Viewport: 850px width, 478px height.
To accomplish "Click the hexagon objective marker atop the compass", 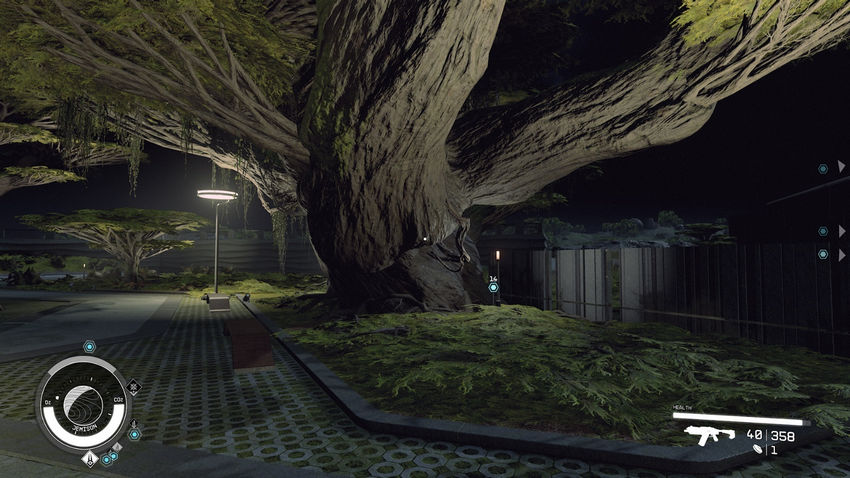I will pos(89,347).
